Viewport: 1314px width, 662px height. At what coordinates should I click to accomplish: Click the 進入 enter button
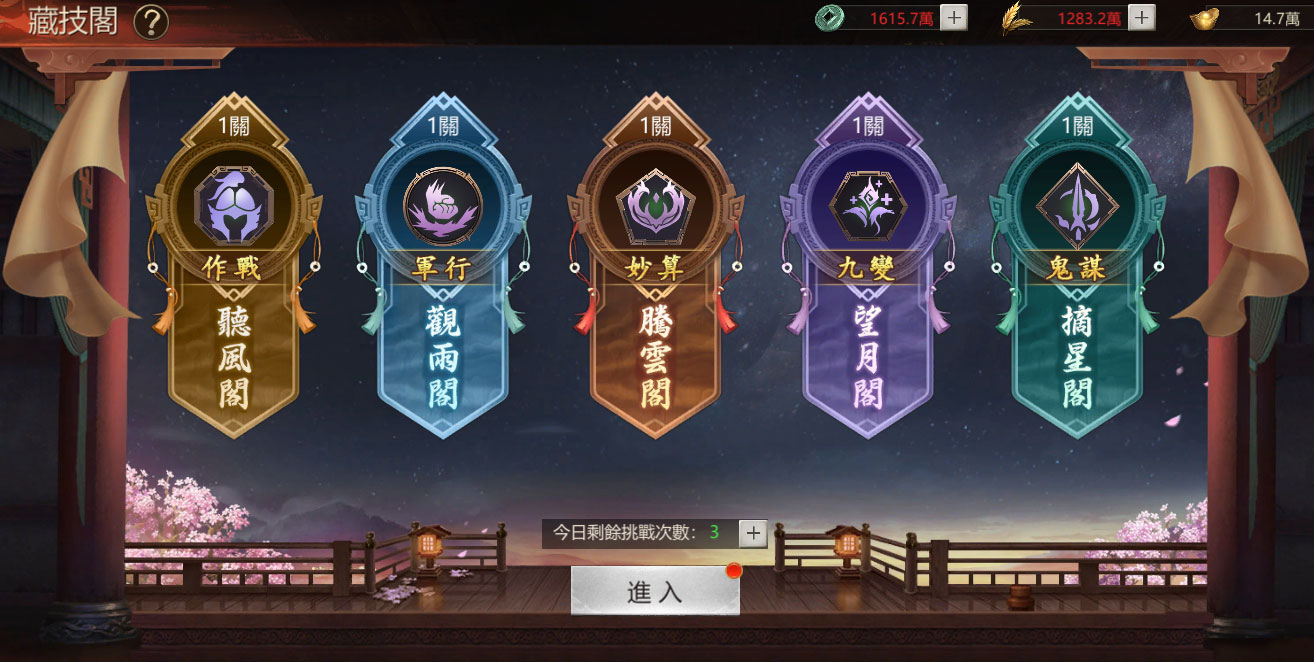[x=655, y=591]
